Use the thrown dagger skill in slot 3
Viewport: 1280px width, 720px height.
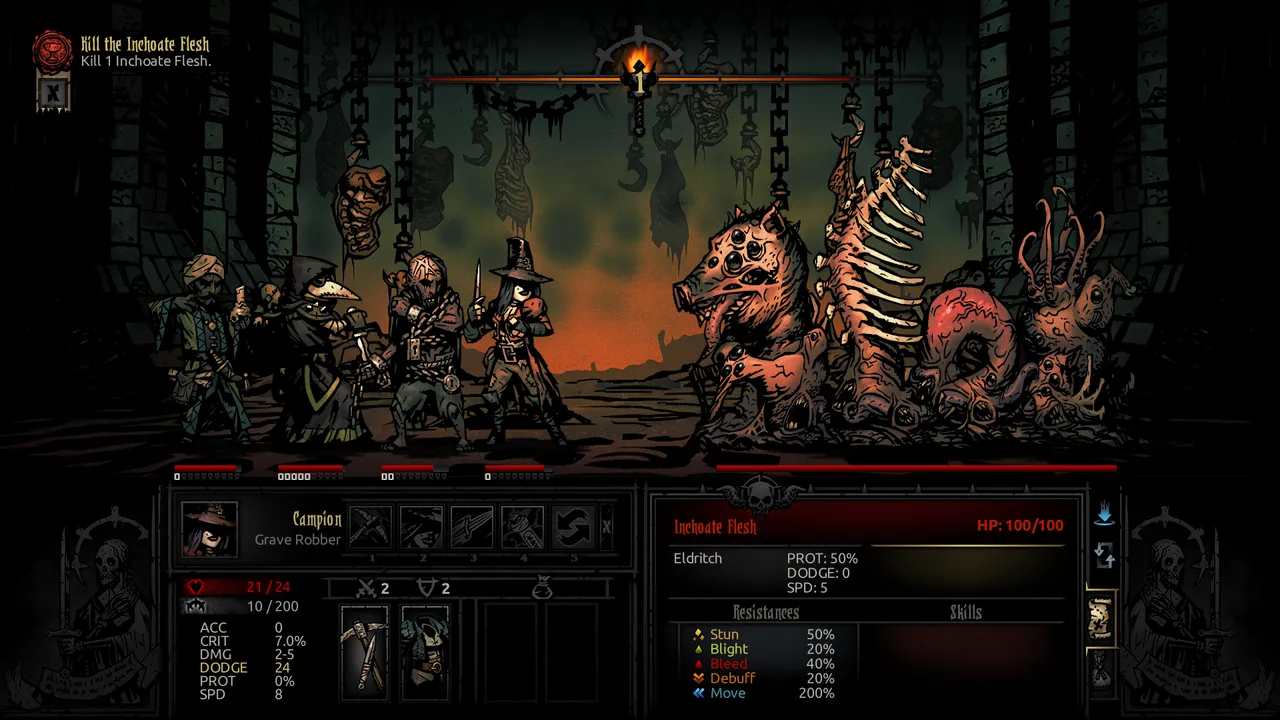(472, 527)
